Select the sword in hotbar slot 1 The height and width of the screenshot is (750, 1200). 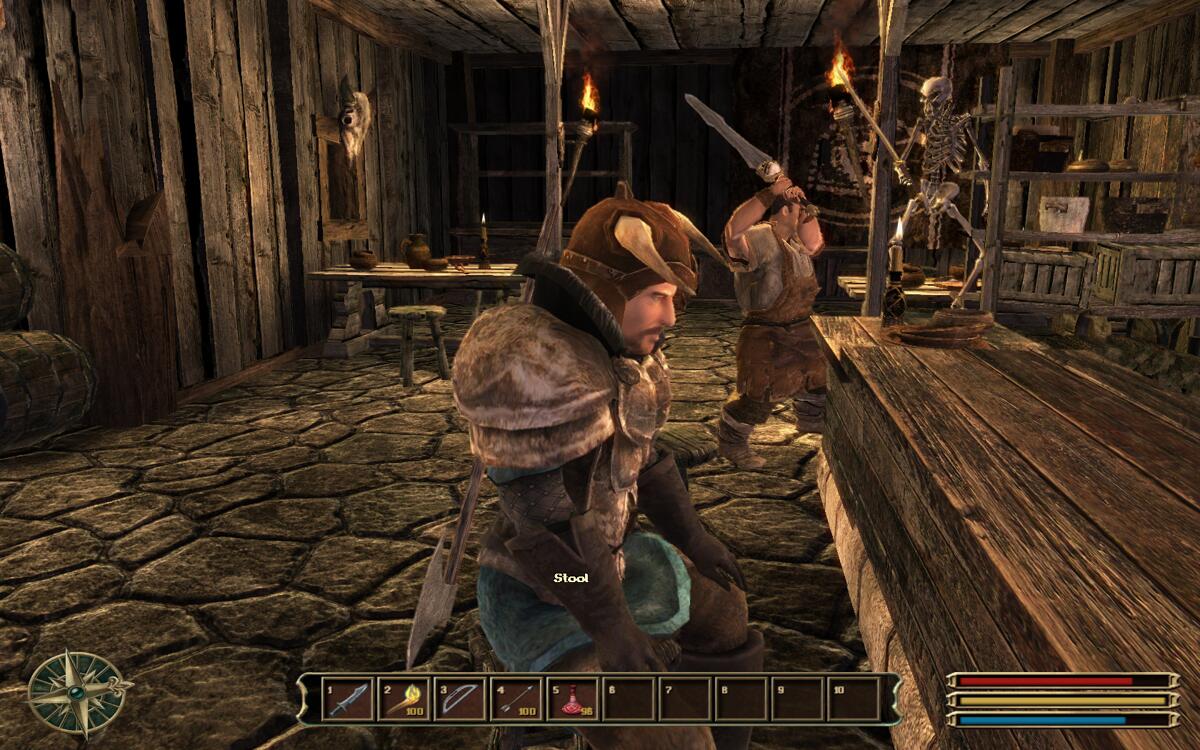pos(346,699)
